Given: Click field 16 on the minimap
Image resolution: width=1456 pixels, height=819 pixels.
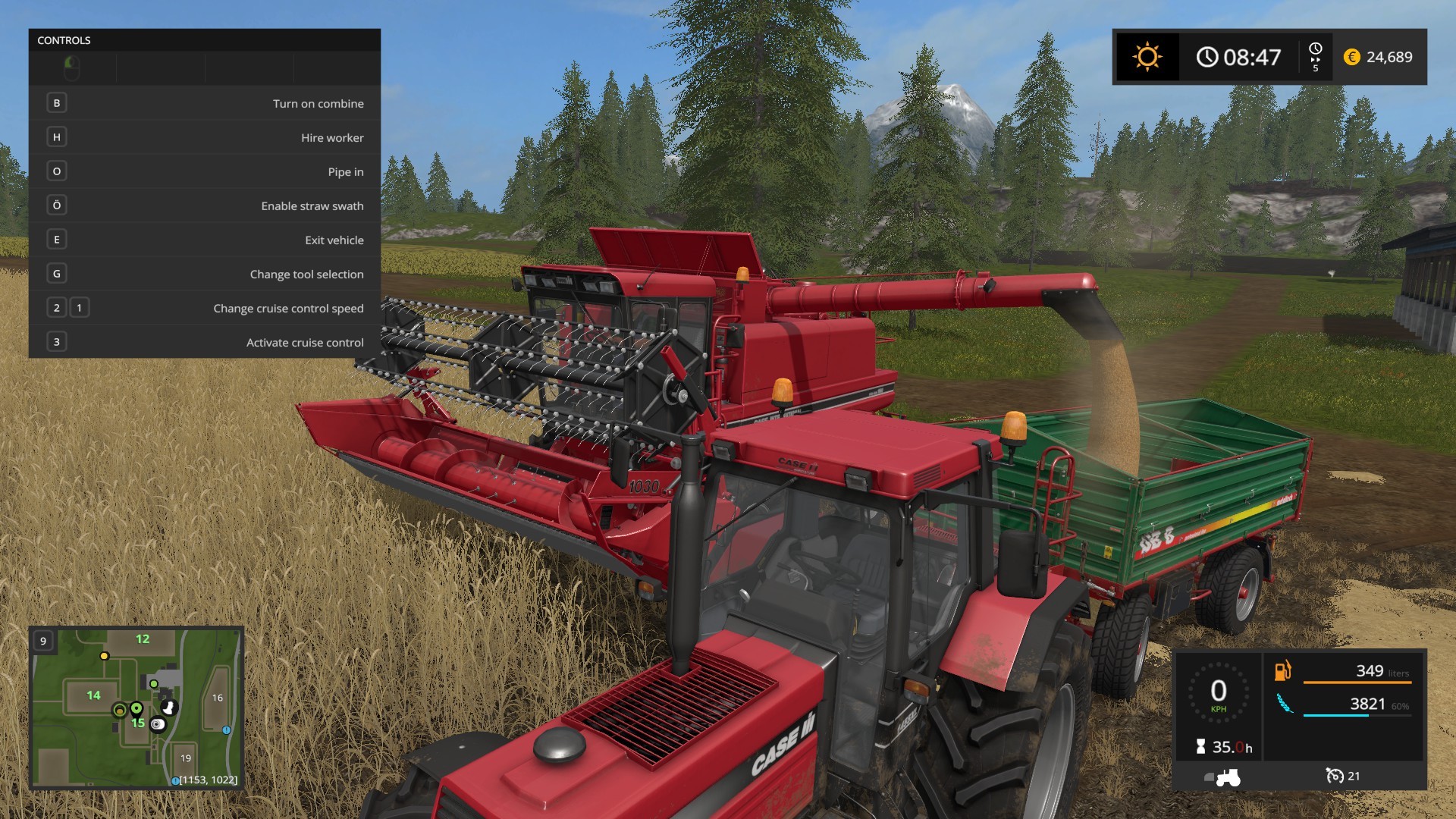Looking at the screenshot, I should click(218, 698).
